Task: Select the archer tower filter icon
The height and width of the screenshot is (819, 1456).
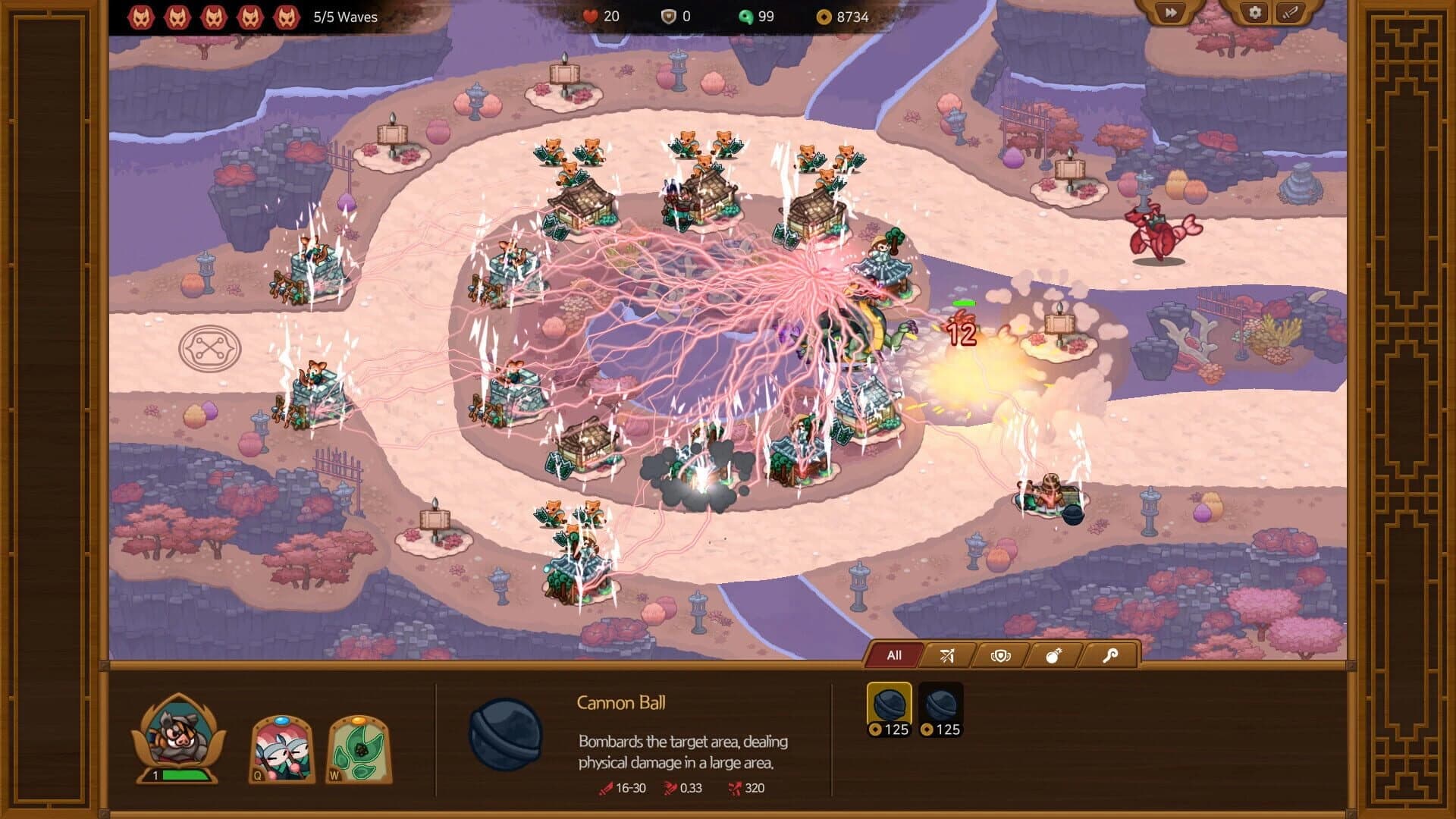Action: click(946, 654)
